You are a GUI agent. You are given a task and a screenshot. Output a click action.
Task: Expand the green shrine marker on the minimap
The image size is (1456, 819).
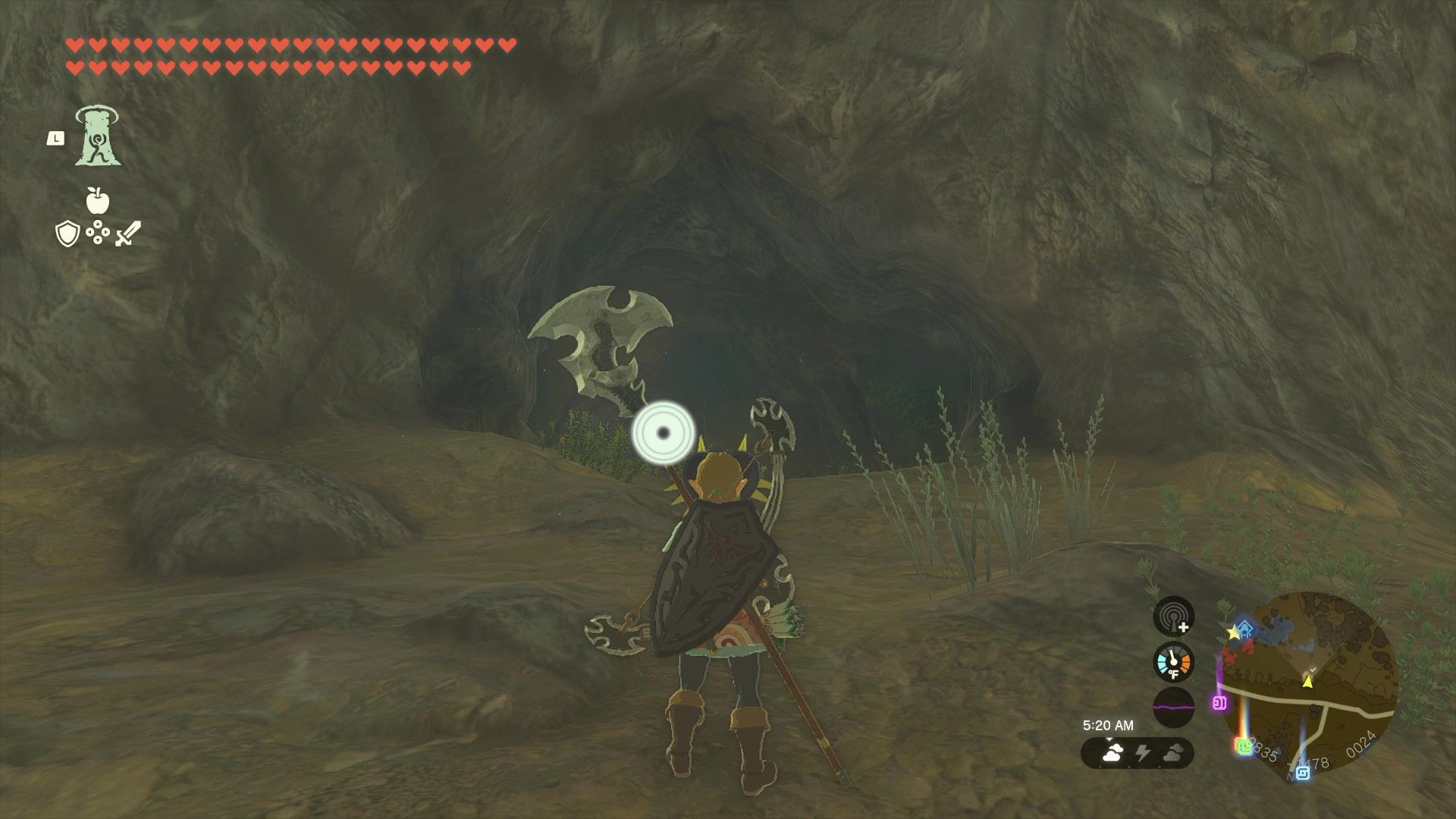click(x=1243, y=746)
